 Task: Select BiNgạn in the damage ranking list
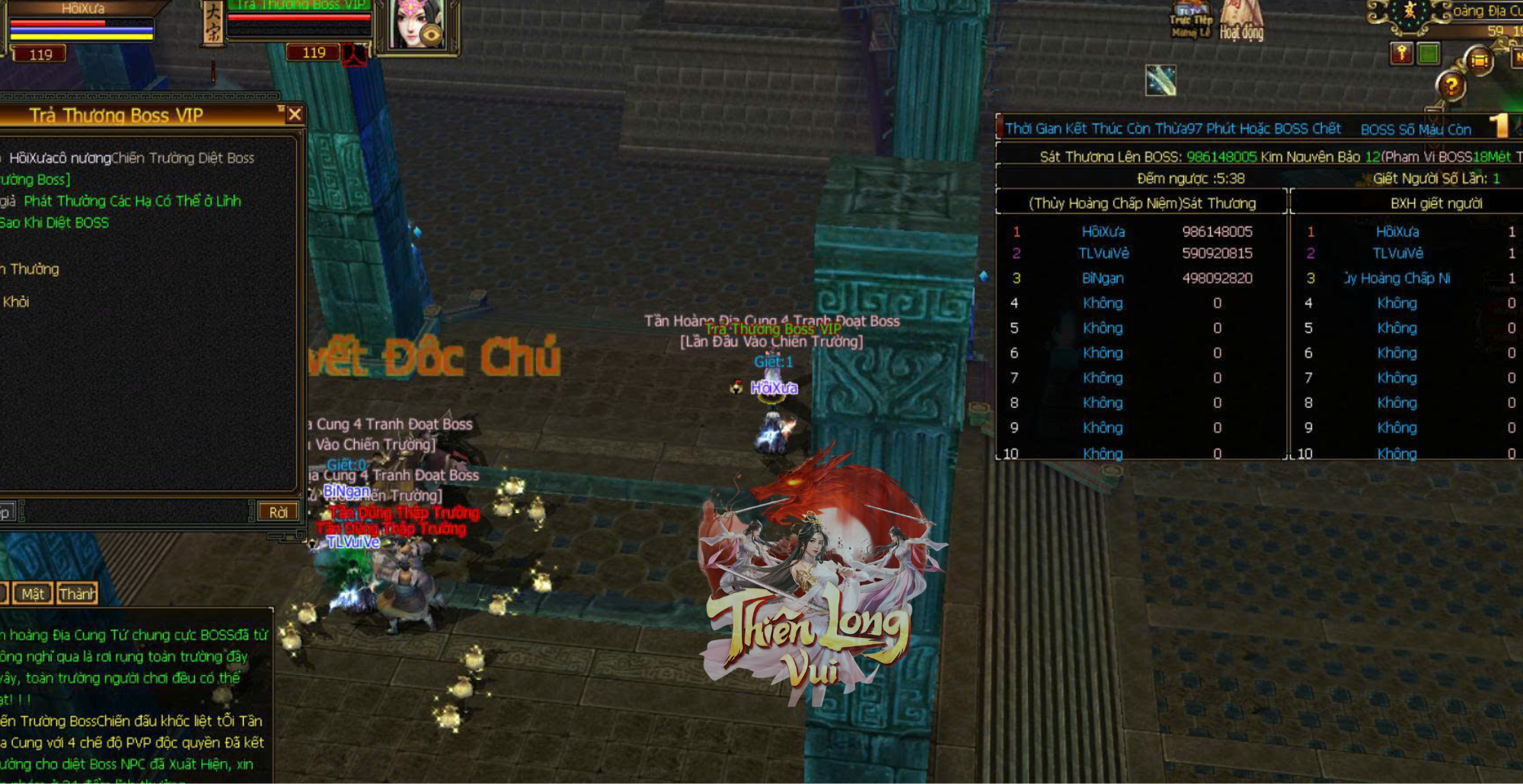pos(1103,279)
